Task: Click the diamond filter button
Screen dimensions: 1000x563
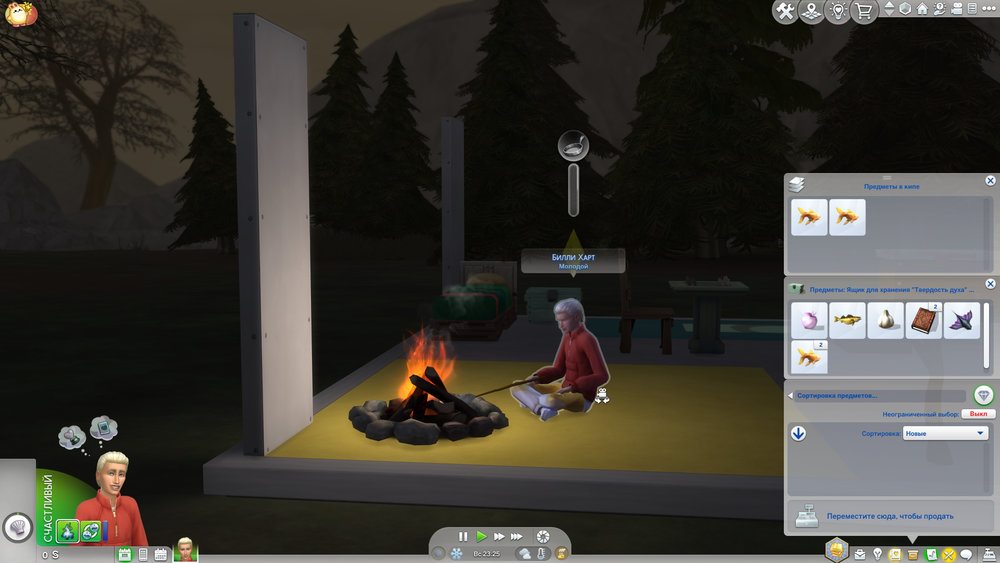Action: [983, 394]
